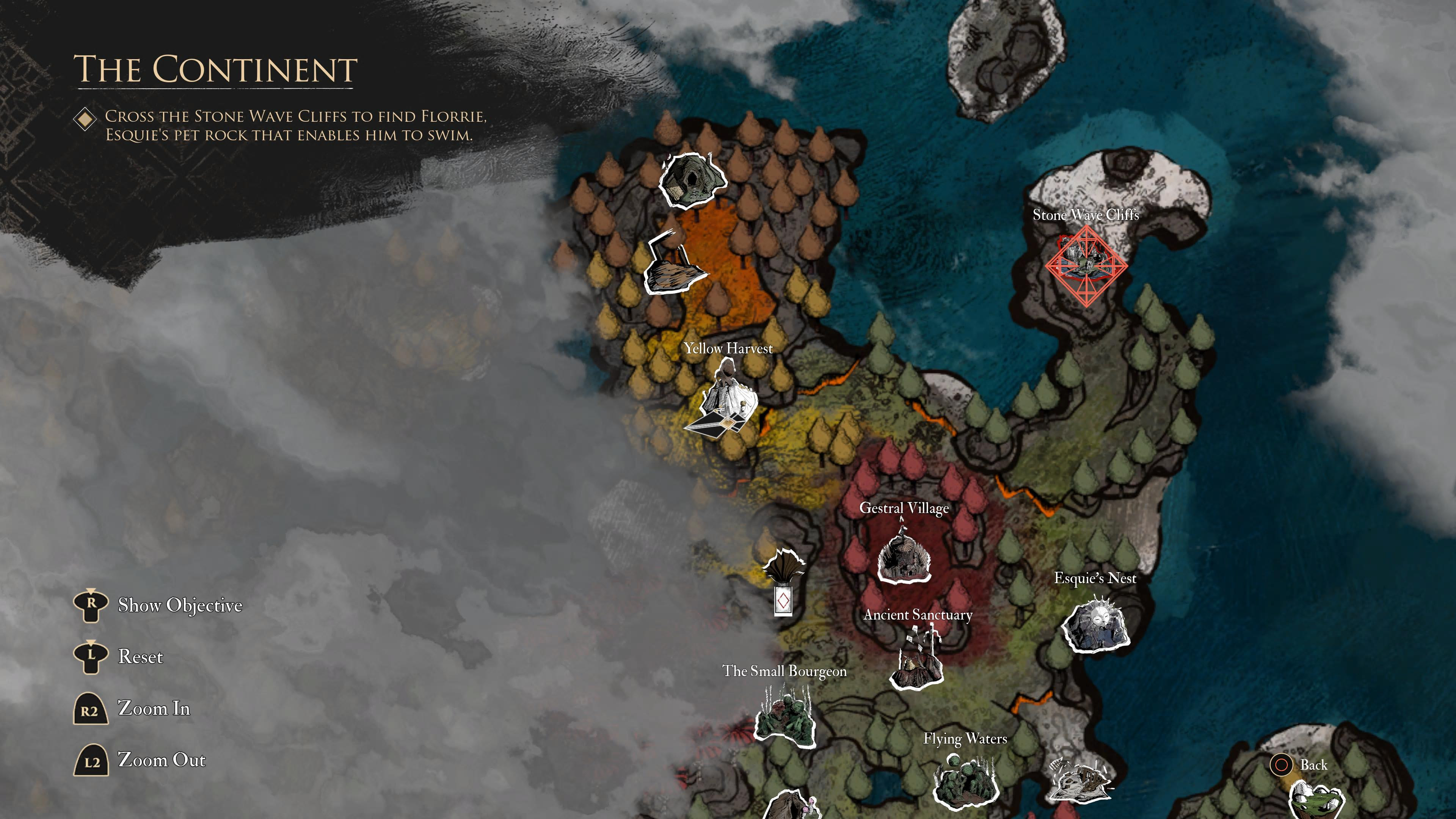1456x819 pixels.
Task: Pick The Small Bourgeon location marker
Action: 785,714
